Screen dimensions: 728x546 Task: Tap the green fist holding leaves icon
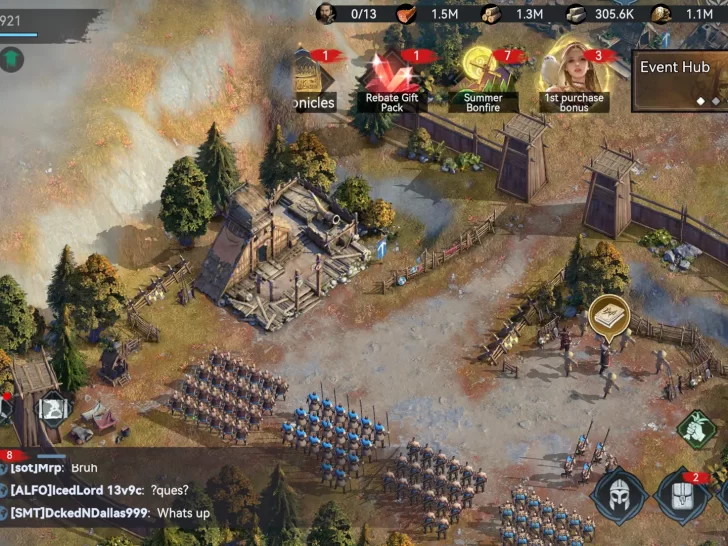(697, 430)
